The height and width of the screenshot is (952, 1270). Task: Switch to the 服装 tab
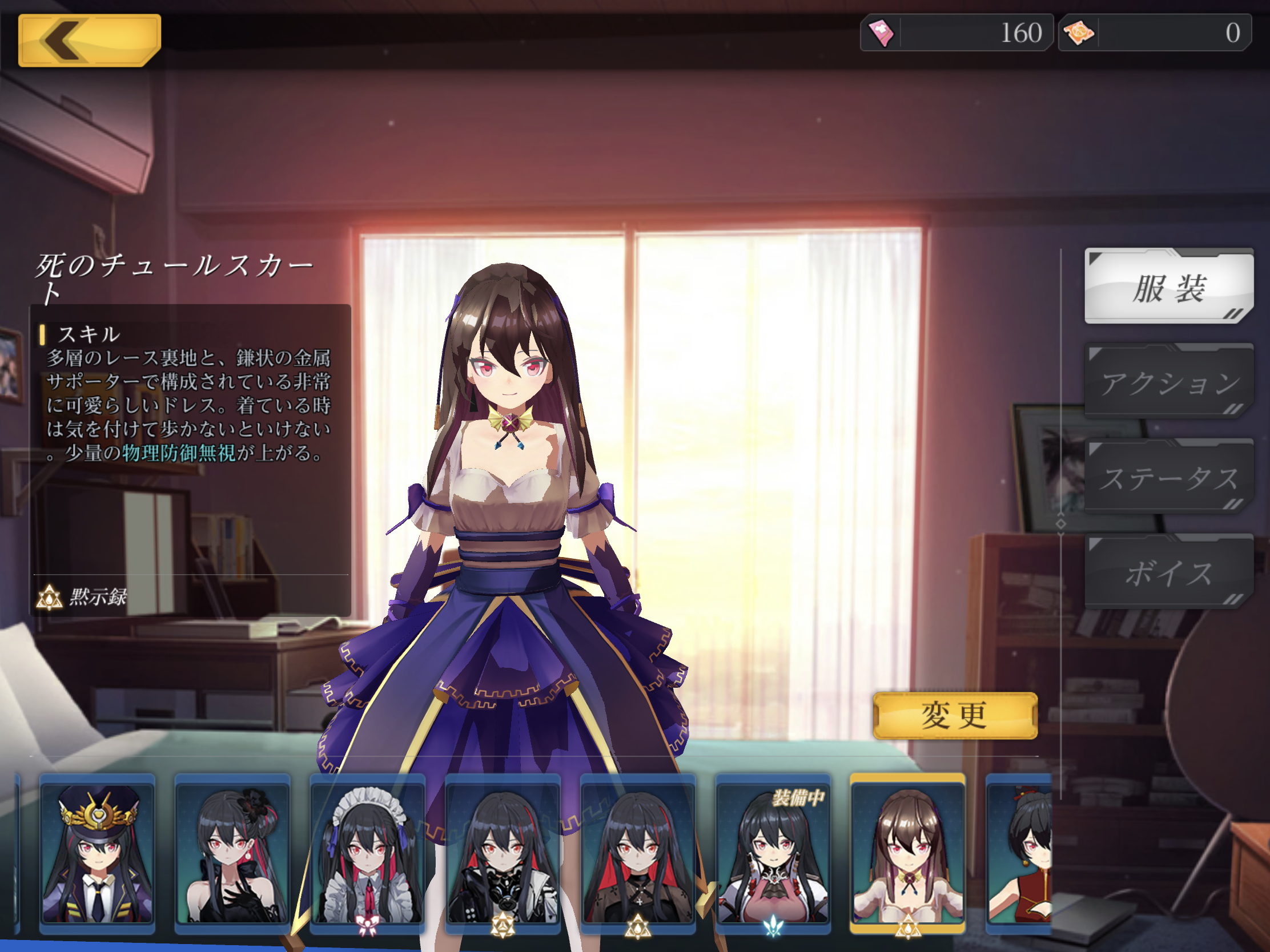[1168, 287]
